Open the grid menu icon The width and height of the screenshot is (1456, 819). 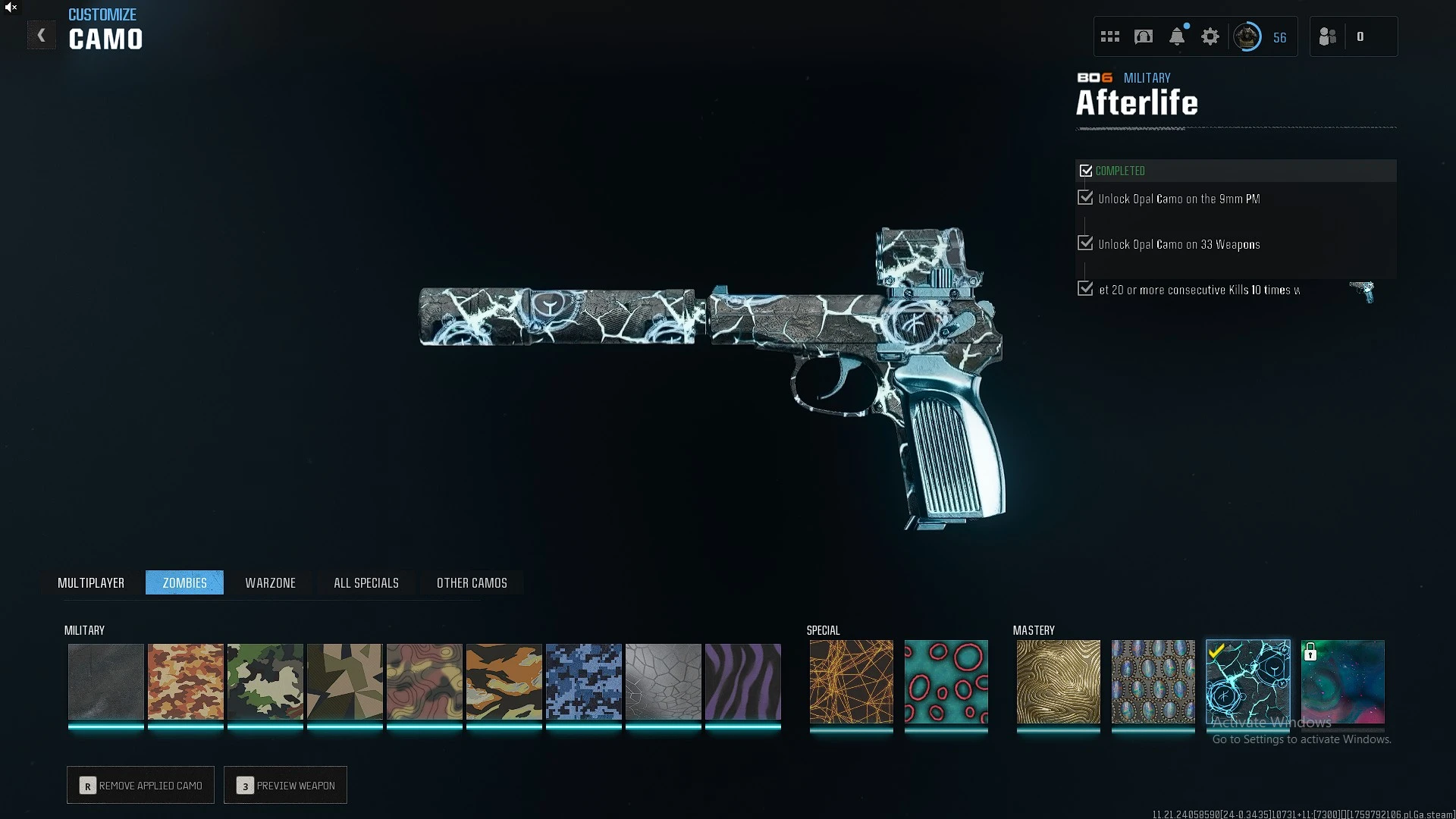point(1110,36)
